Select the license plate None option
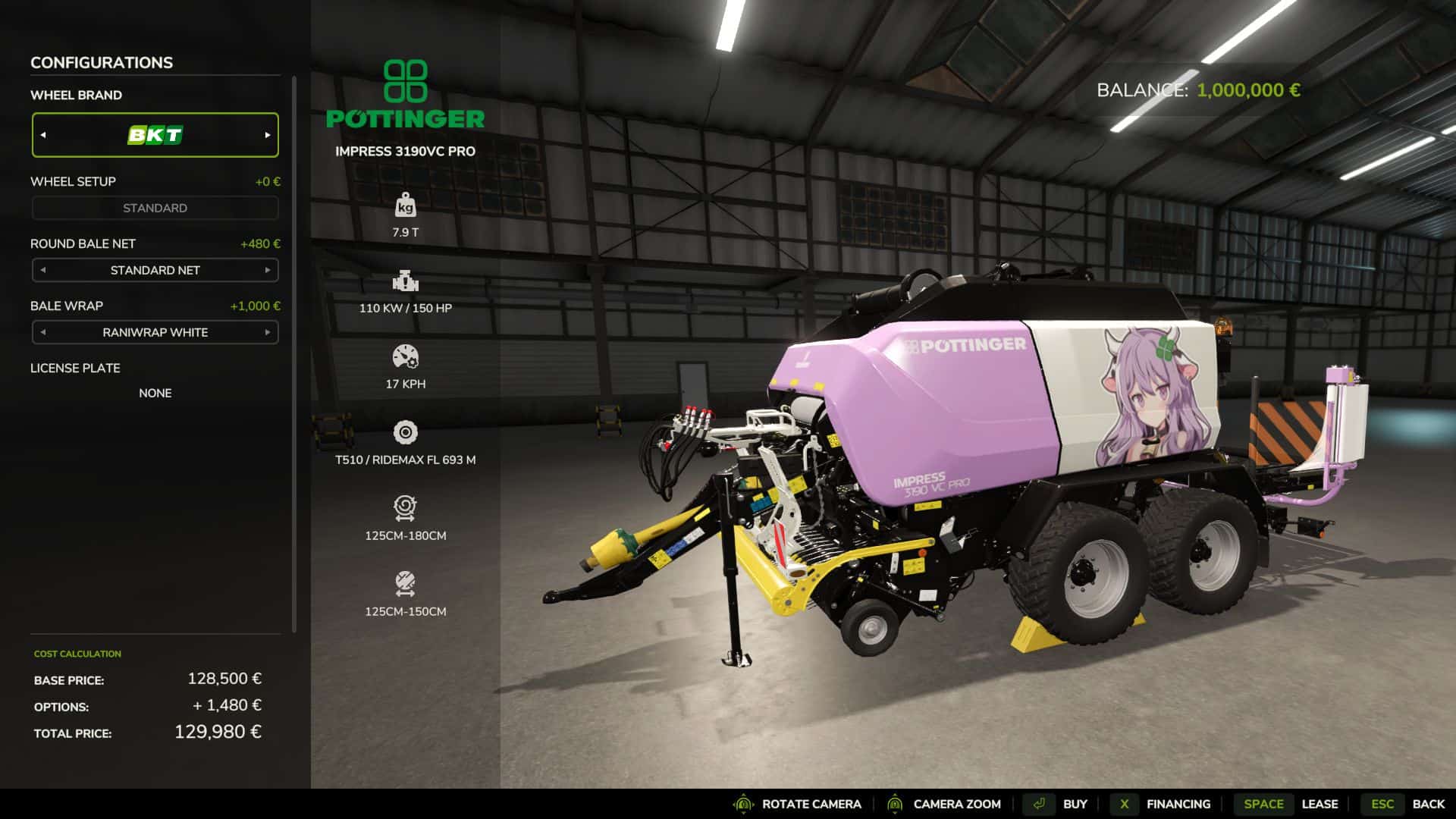Image resolution: width=1456 pixels, height=819 pixels. click(x=155, y=393)
